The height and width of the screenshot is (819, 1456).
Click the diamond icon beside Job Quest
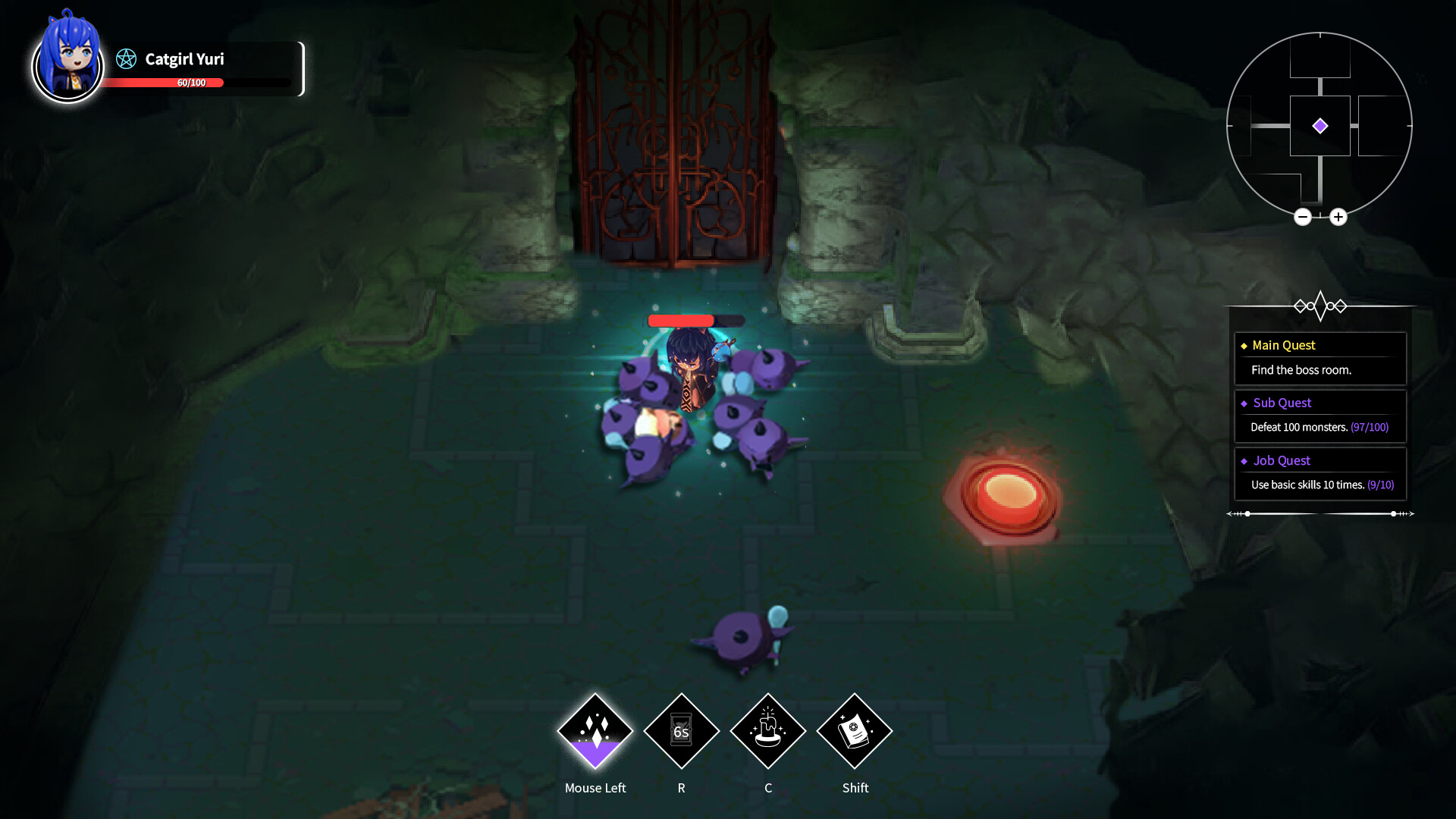pos(1245,460)
